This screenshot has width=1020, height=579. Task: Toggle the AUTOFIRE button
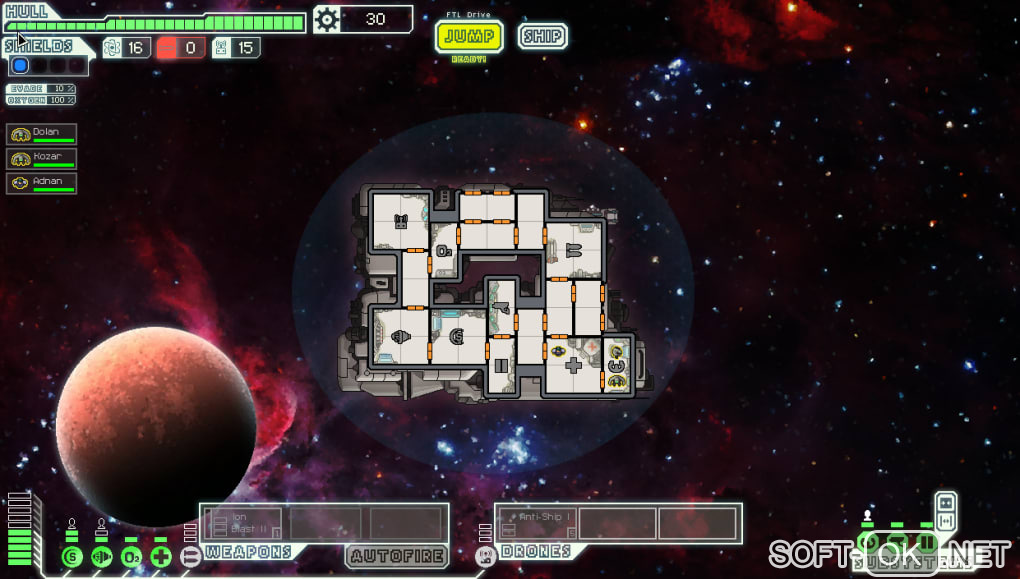397,555
